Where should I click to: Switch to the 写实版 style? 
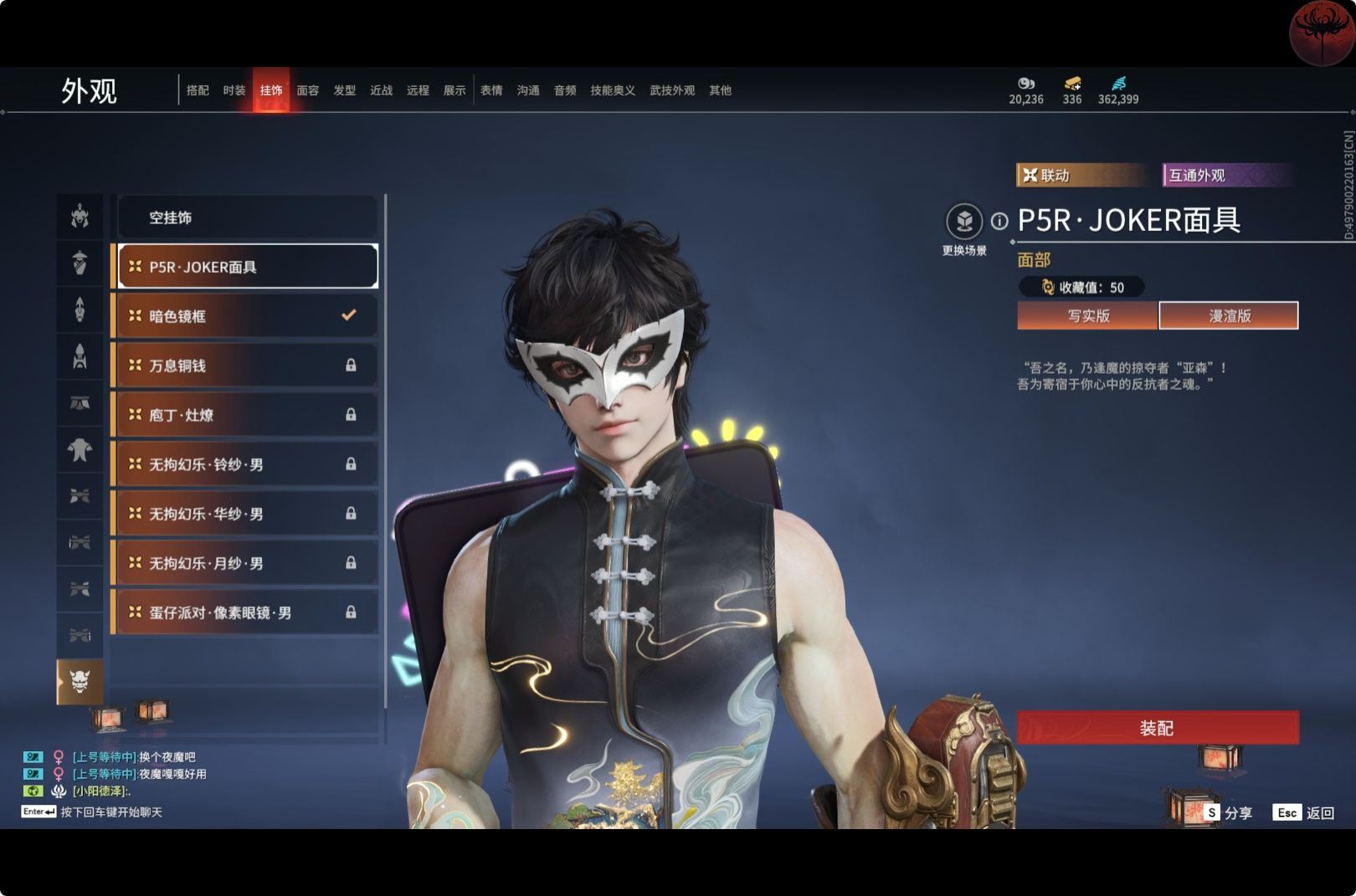(1087, 315)
